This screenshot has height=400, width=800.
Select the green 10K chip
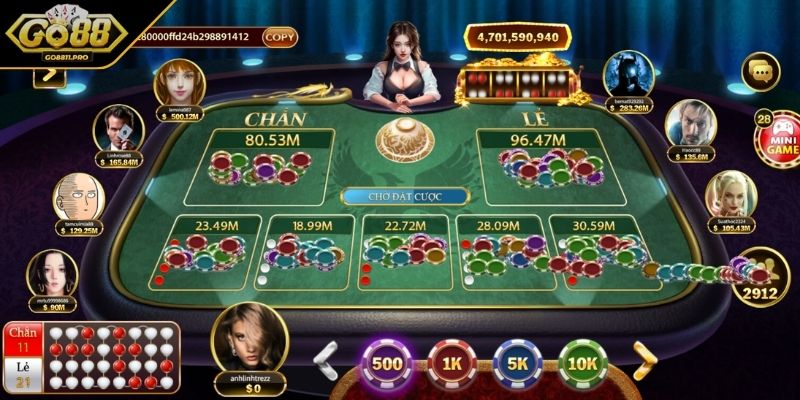click(x=582, y=364)
